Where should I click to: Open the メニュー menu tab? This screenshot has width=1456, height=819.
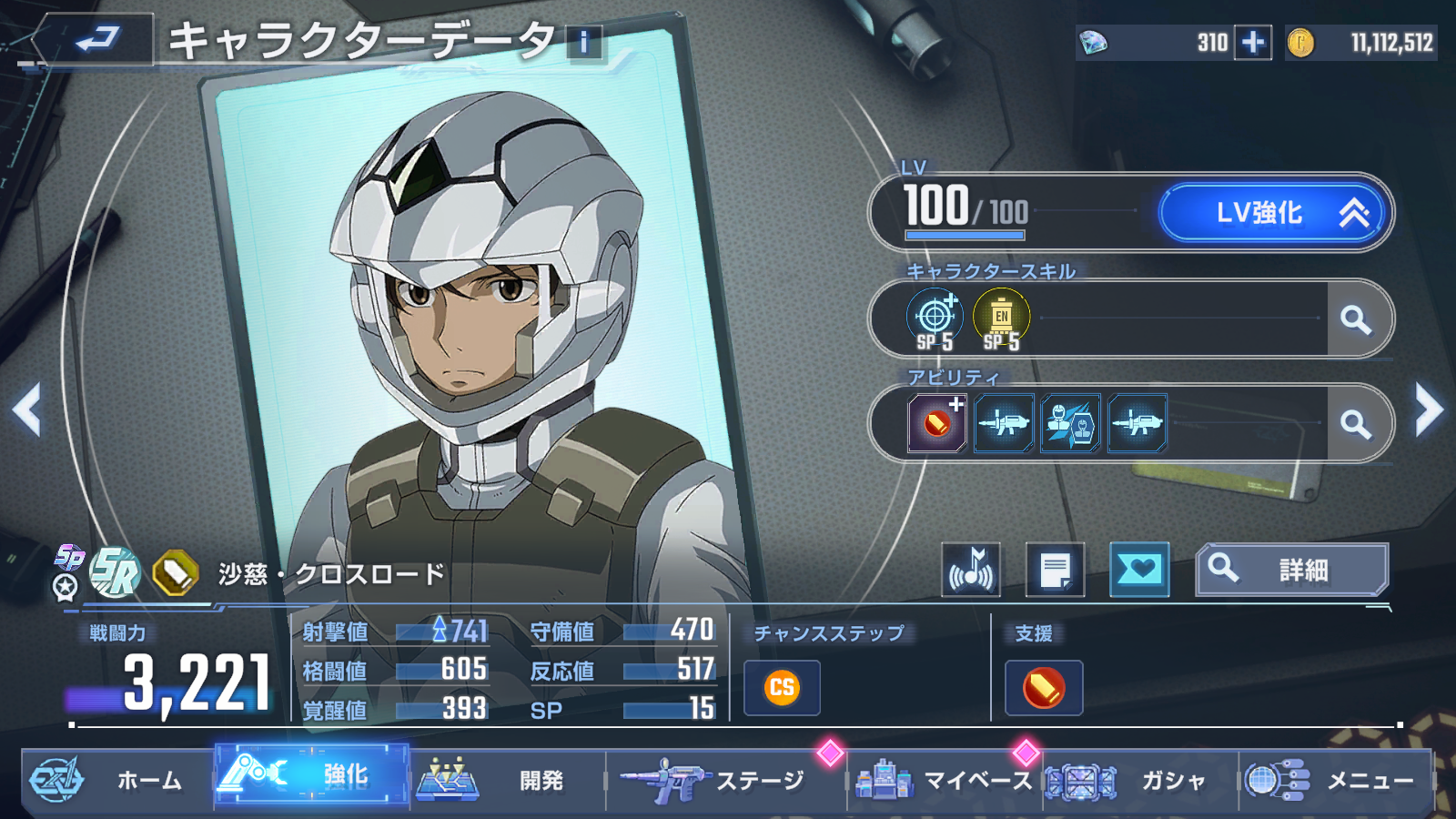(x=1336, y=780)
